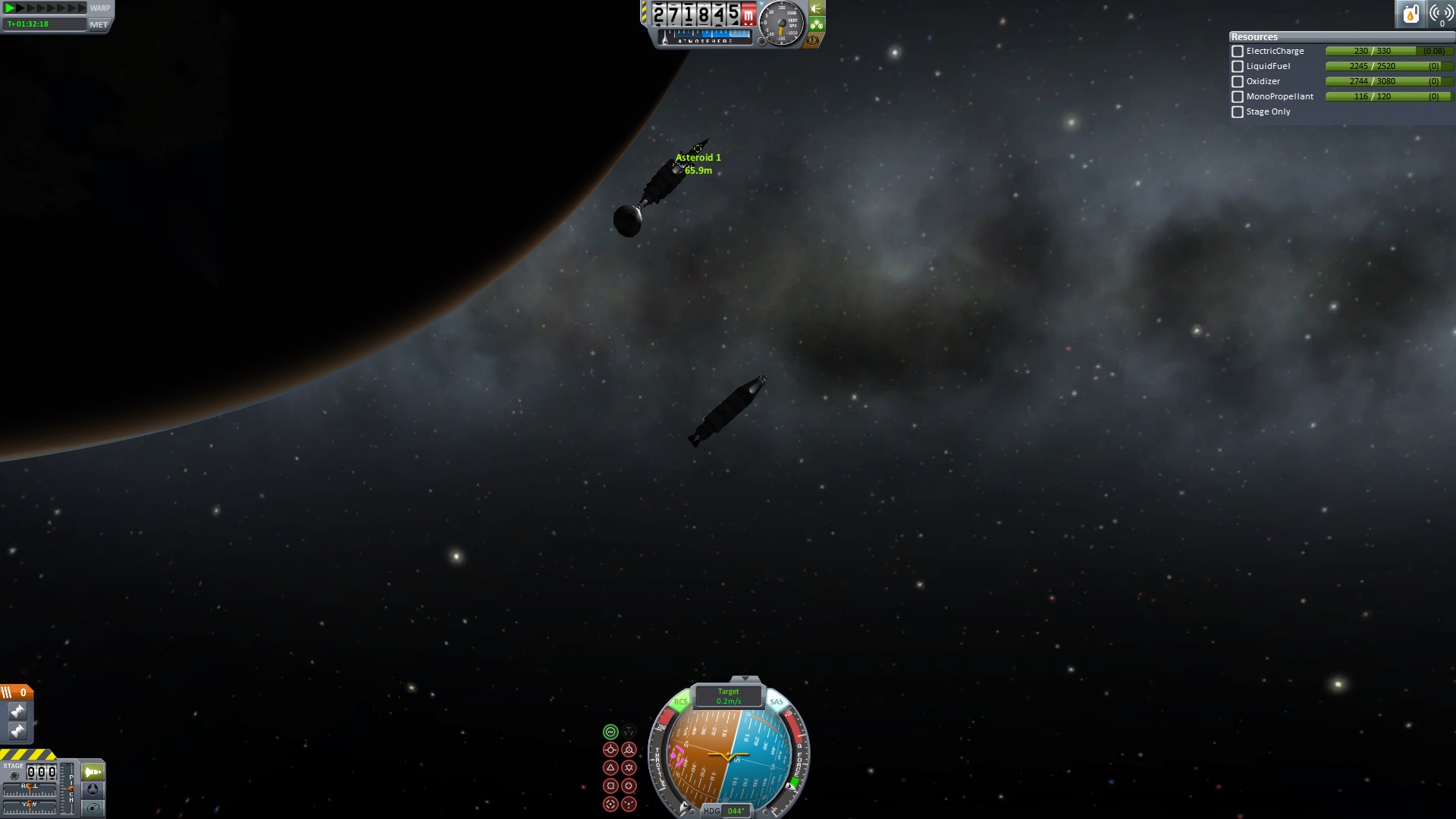The height and width of the screenshot is (819, 1456).
Task: Tick the LiquidFuel resource checkbox
Action: (1238, 67)
